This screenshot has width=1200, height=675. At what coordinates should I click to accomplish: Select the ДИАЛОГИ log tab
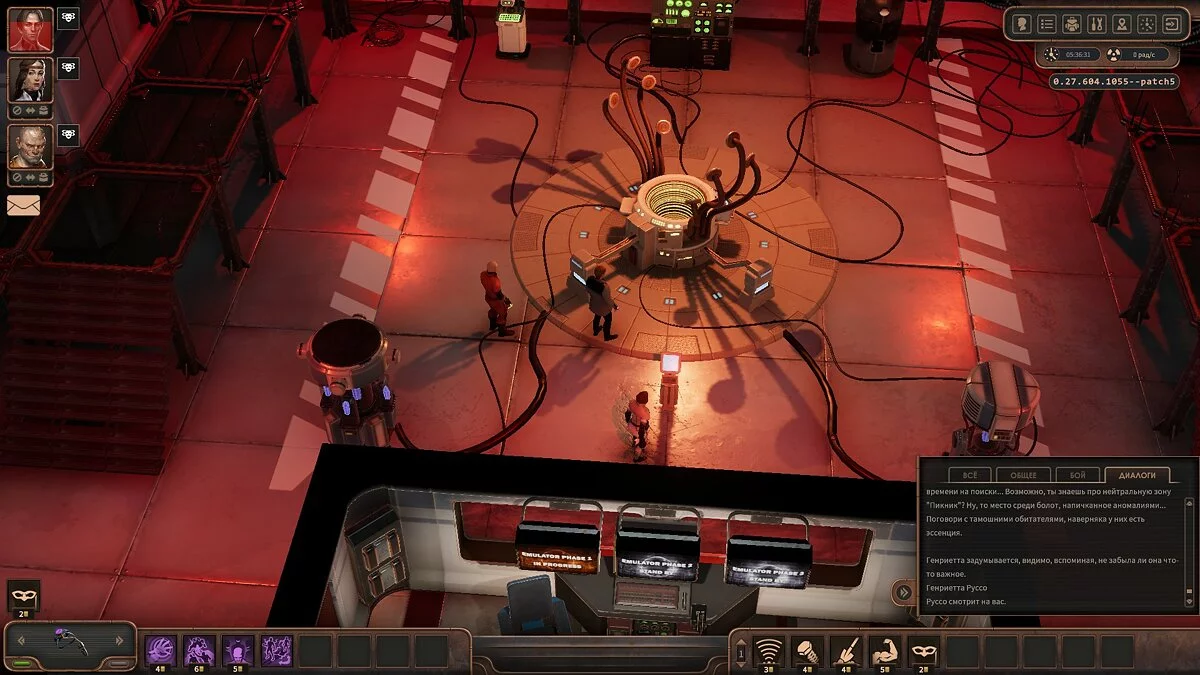point(1137,475)
